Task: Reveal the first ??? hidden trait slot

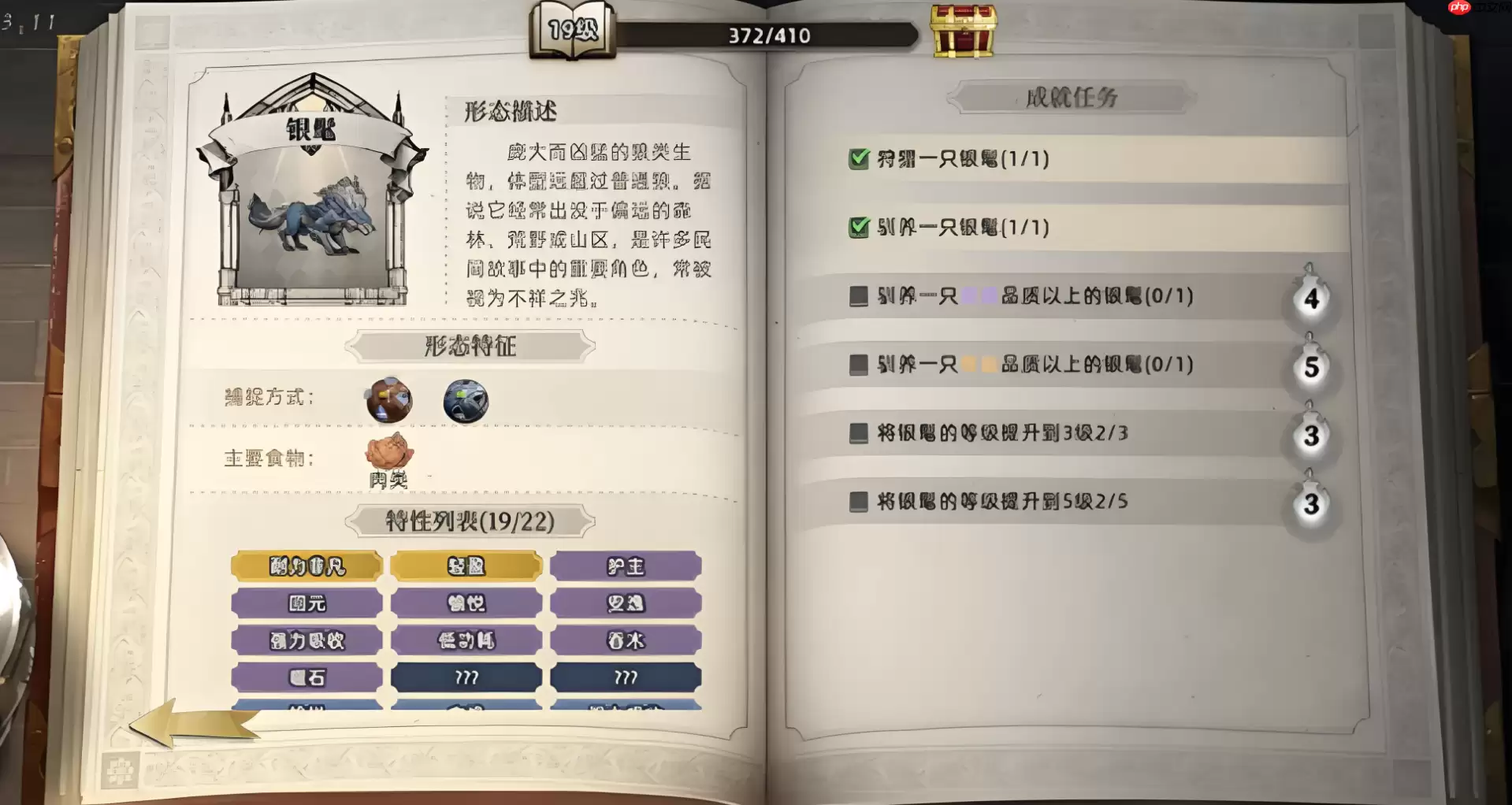Action: pyautogui.click(x=466, y=677)
